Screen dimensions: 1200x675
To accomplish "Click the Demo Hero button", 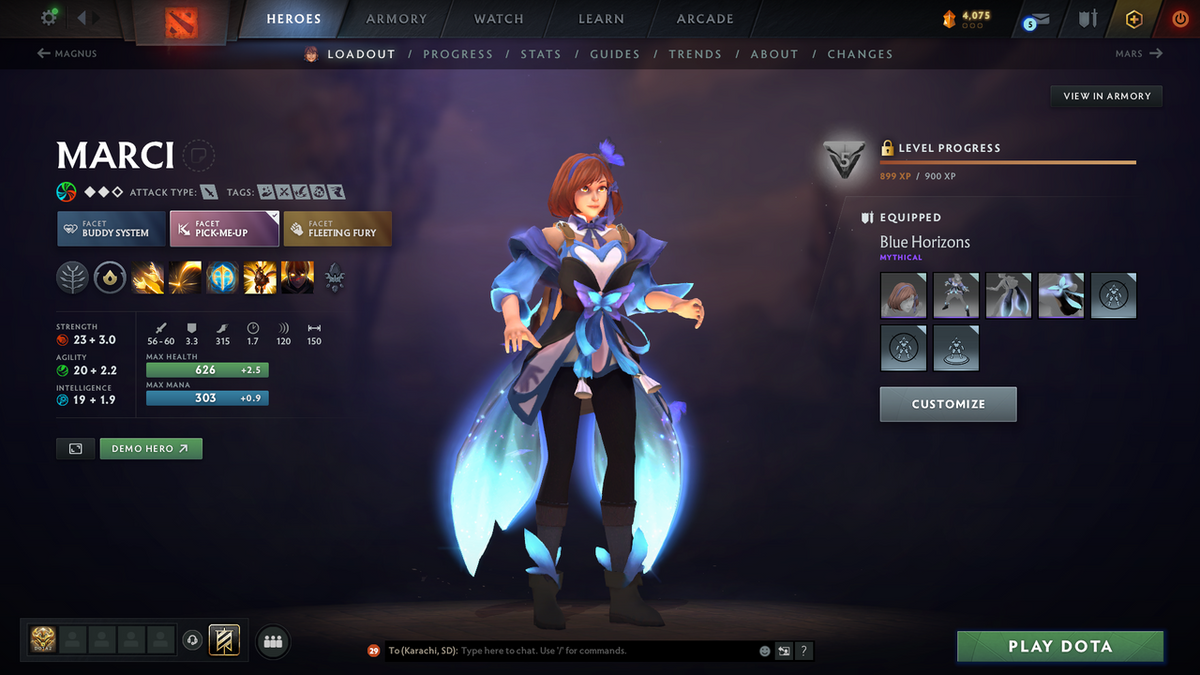I will click(151, 449).
